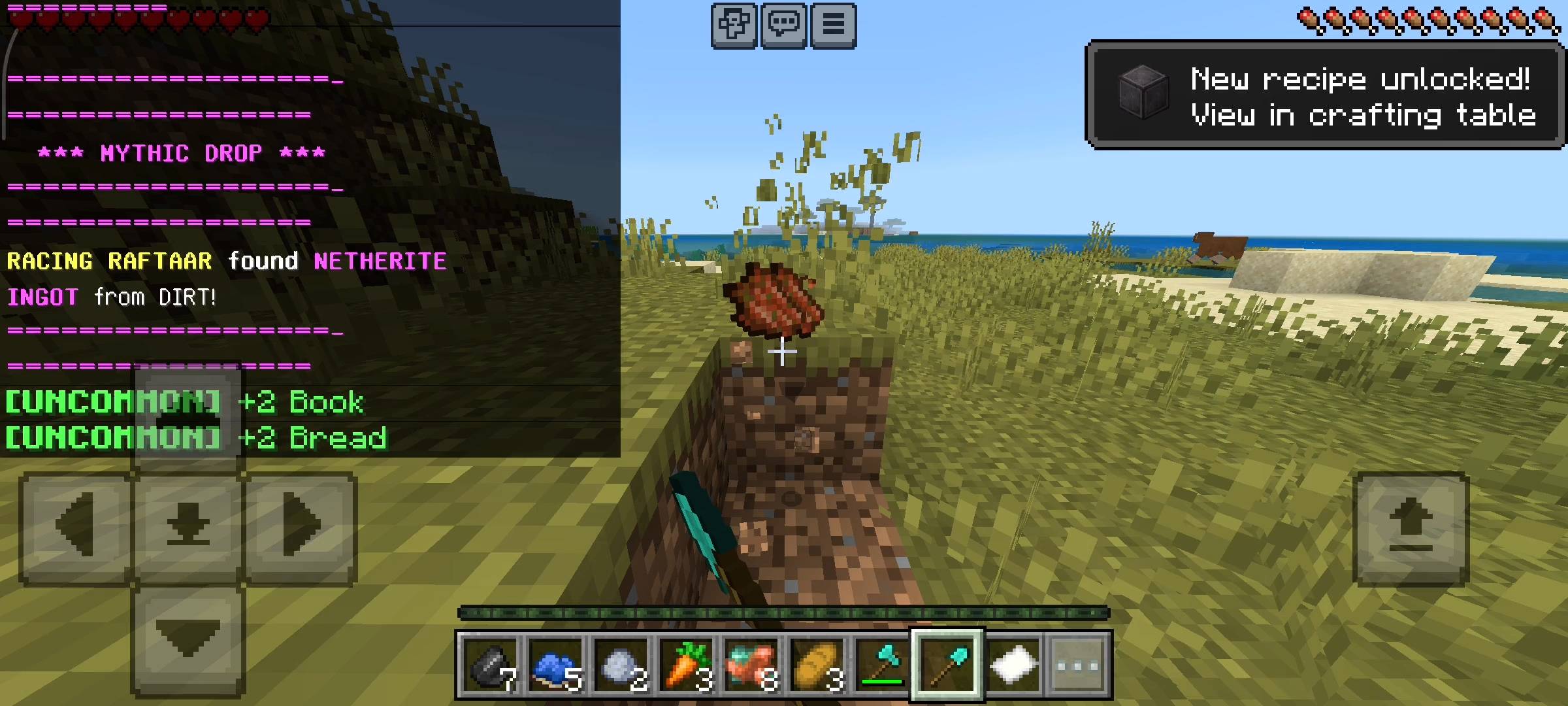The image size is (1568, 706).
Task: Select the white item hotbar slot
Action: click(1013, 665)
